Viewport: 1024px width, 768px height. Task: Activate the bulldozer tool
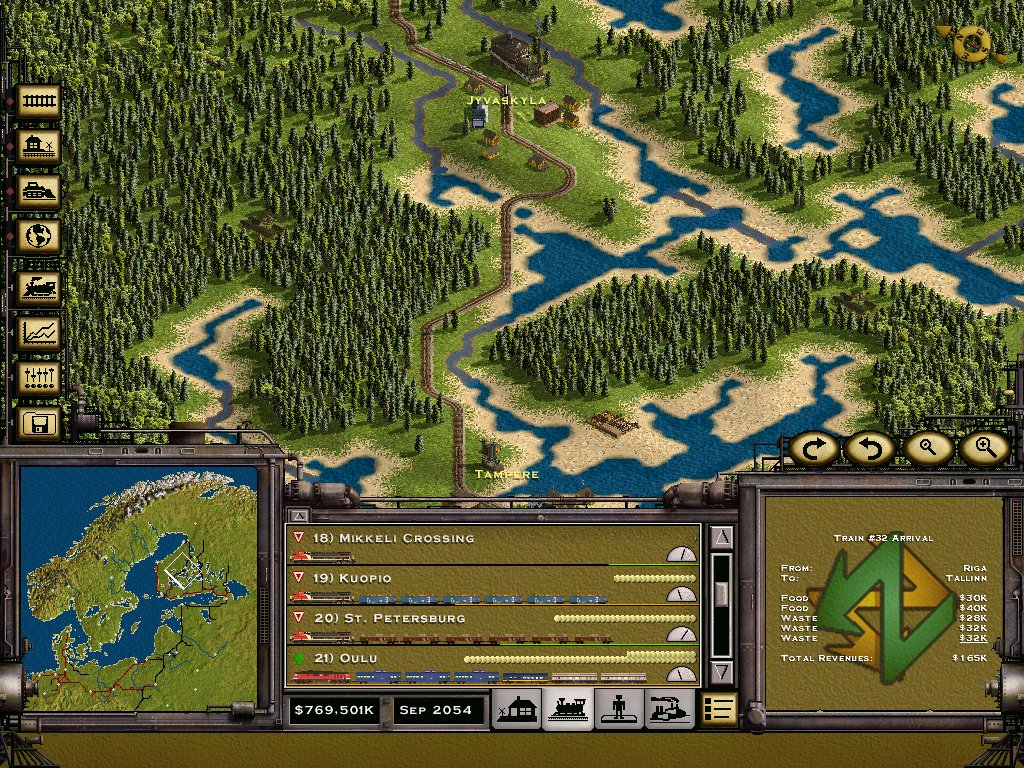(38, 191)
